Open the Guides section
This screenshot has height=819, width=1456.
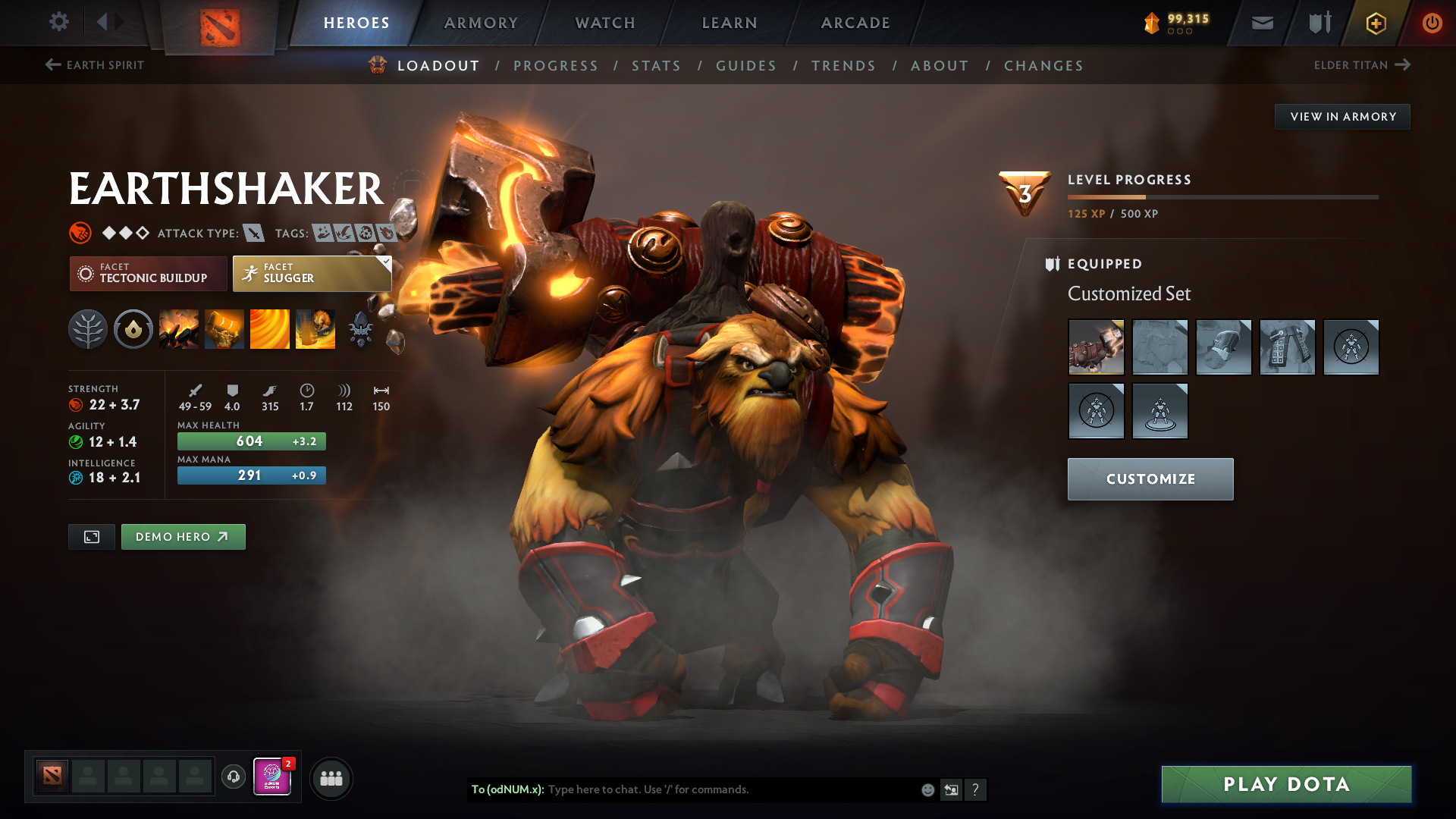coord(746,66)
